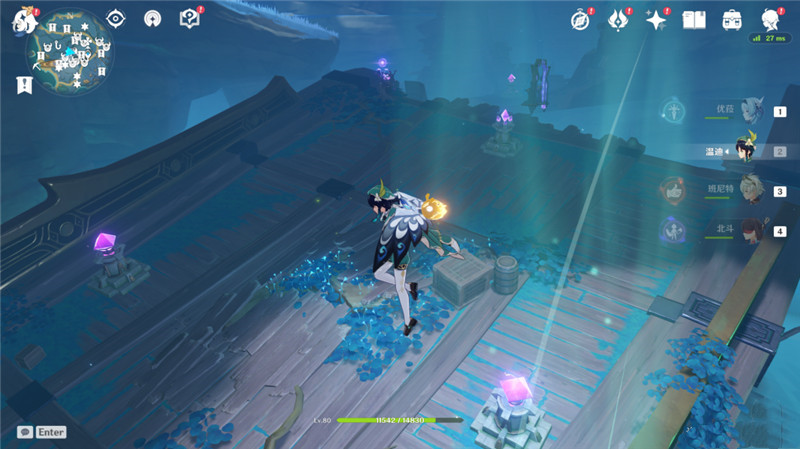This screenshot has width=800, height=449.
Task: Open the compass events icon
Action: coord(580,20)
